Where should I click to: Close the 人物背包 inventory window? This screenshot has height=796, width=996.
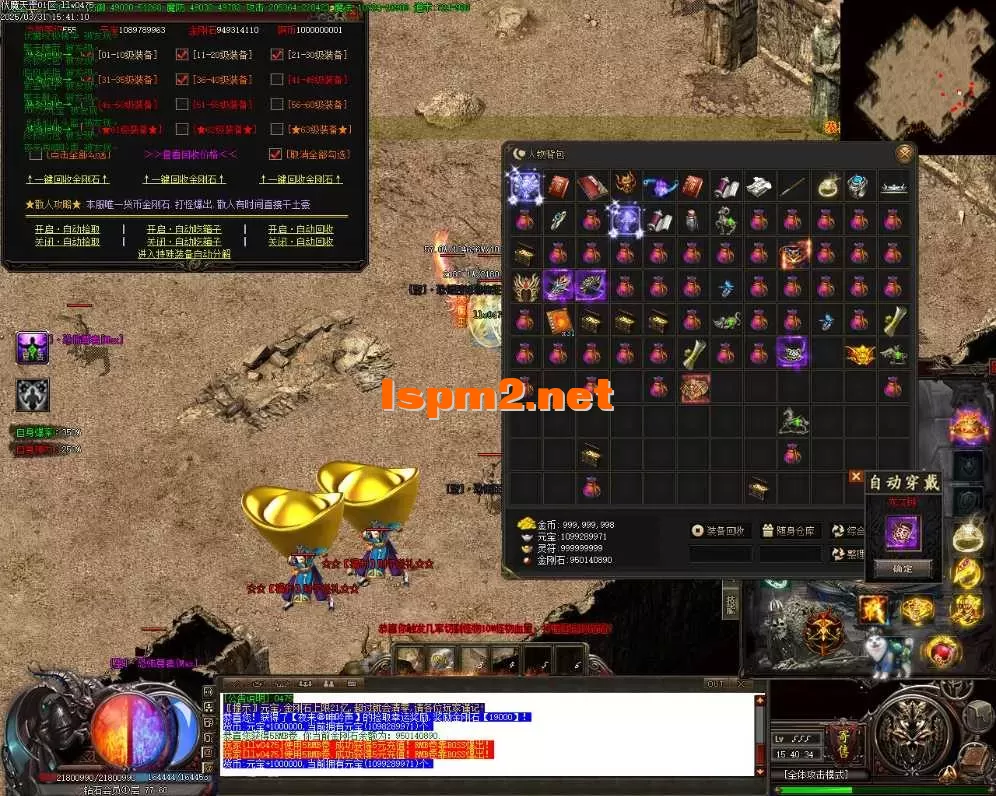[x=904, y=153]
